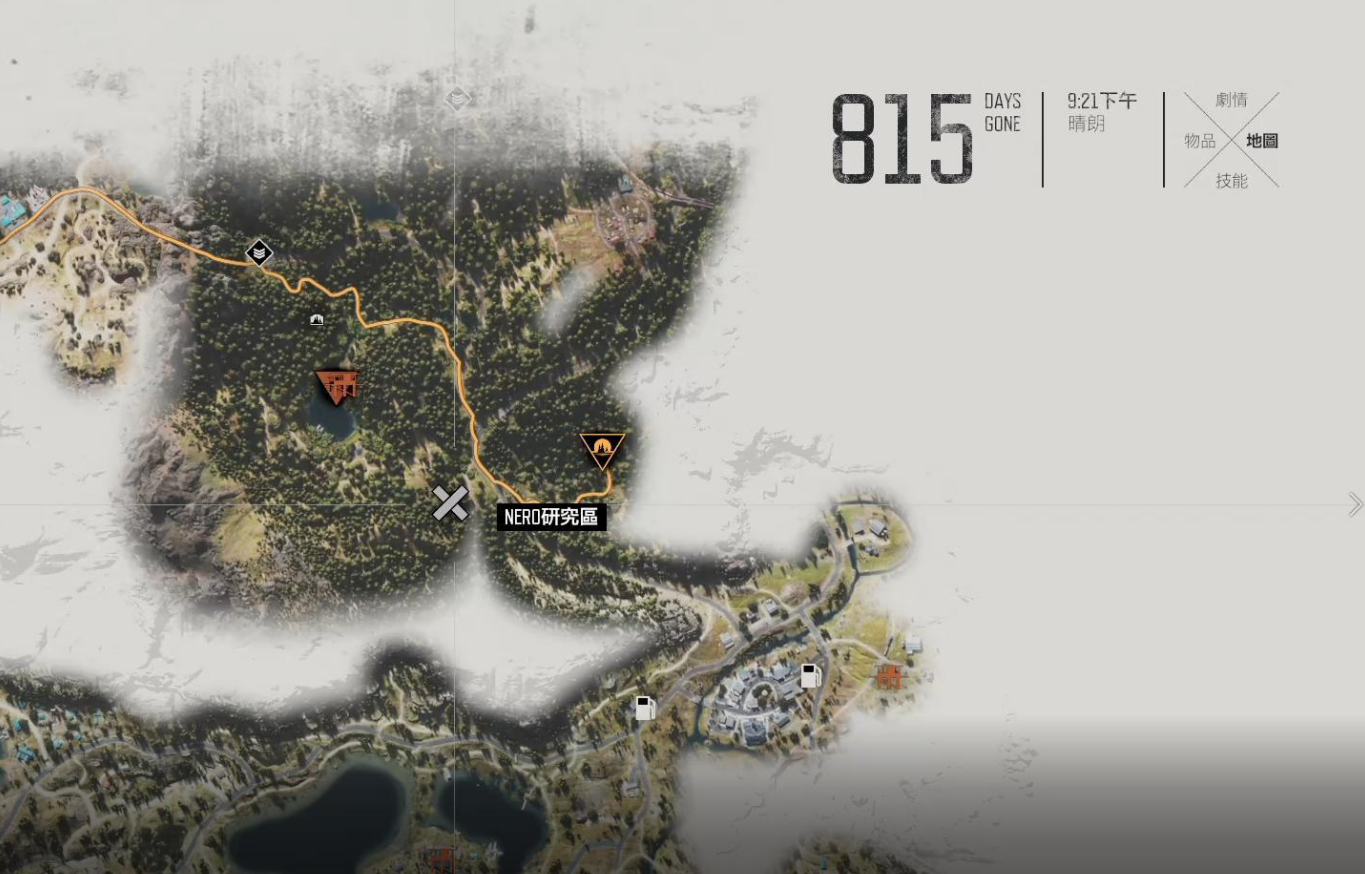Select the fuel pump marker inside the town
Viewport: 1365px width, 874px height.
pyautogui.click(x=810, y=676)
